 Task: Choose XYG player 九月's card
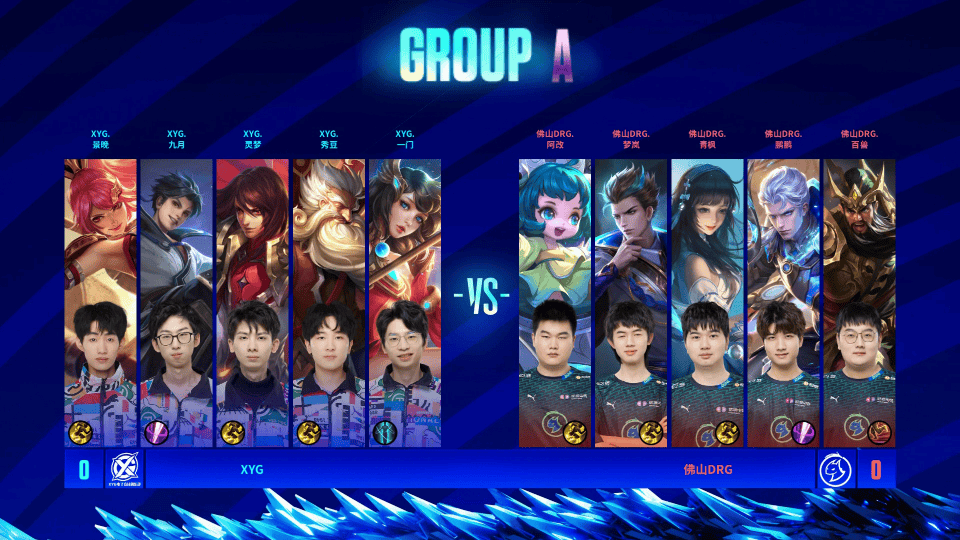pos(176,300)
